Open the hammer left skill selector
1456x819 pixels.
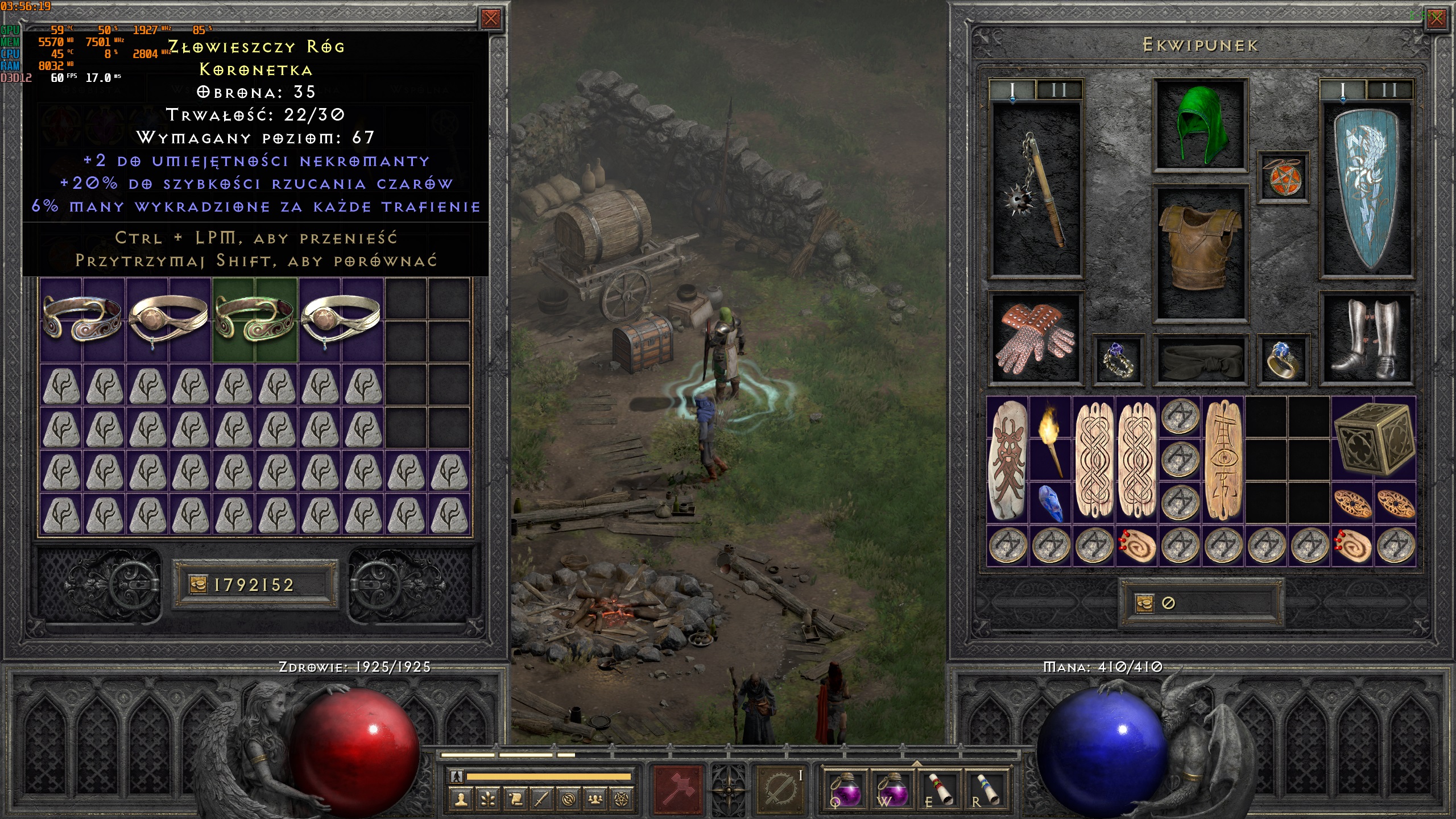point(679,789)
